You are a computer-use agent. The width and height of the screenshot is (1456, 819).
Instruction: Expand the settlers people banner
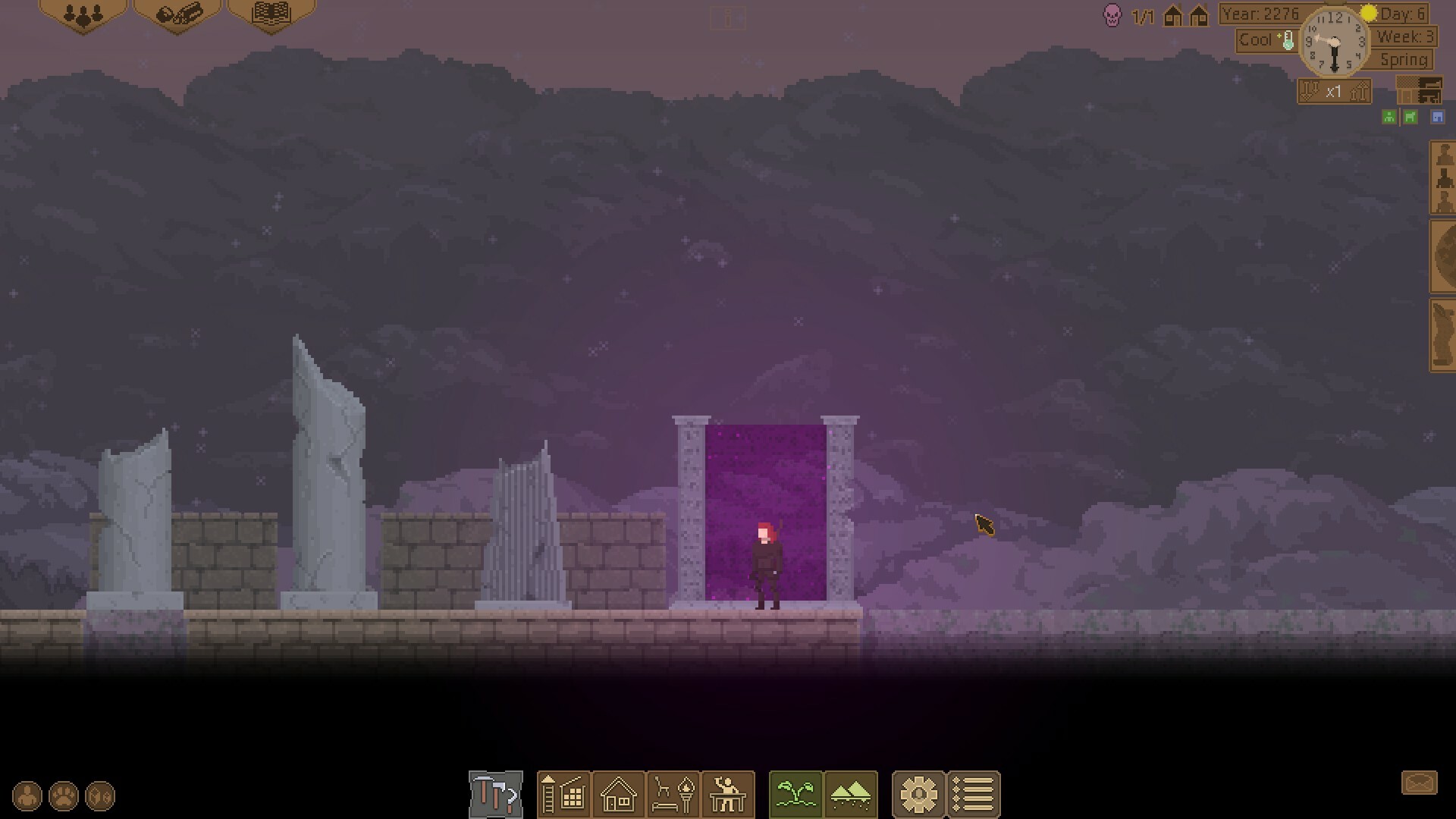point(83,14)
